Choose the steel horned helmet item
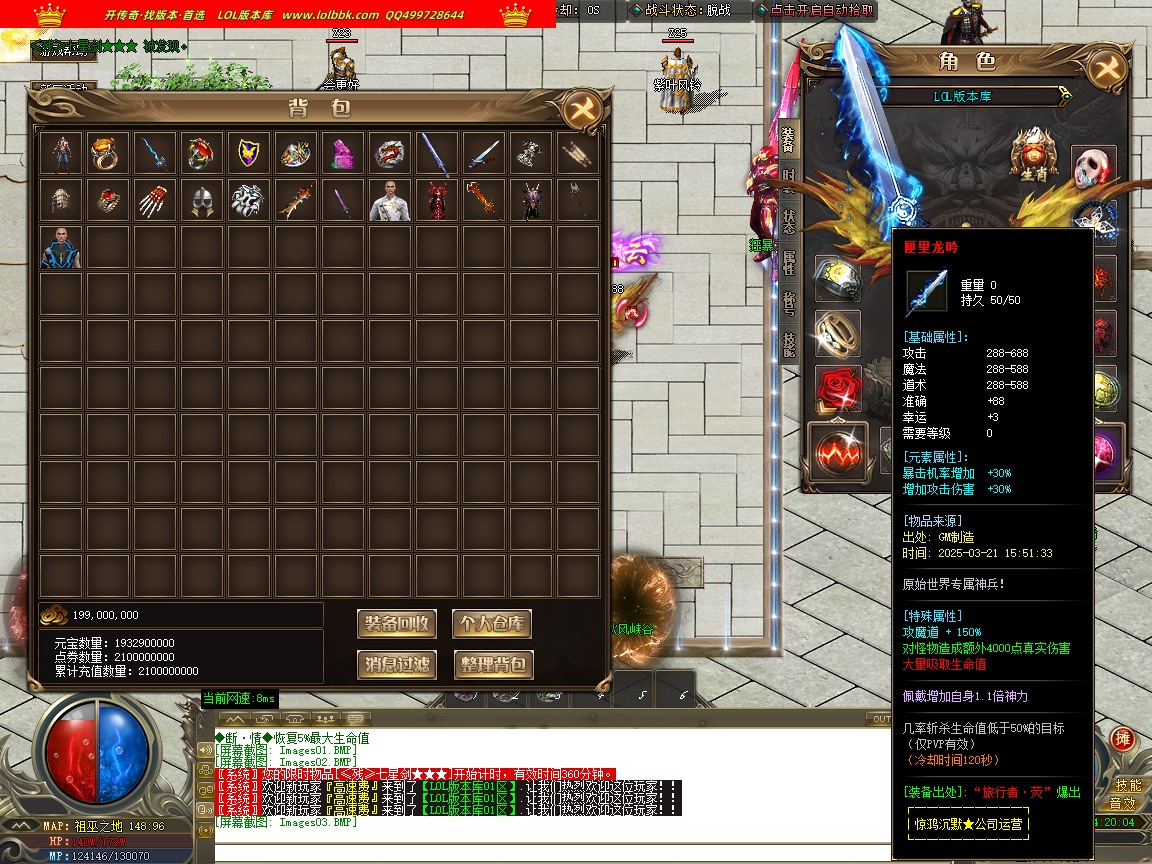The width and height of the screenshot is (1152, 864). click(x=201, y=200)
